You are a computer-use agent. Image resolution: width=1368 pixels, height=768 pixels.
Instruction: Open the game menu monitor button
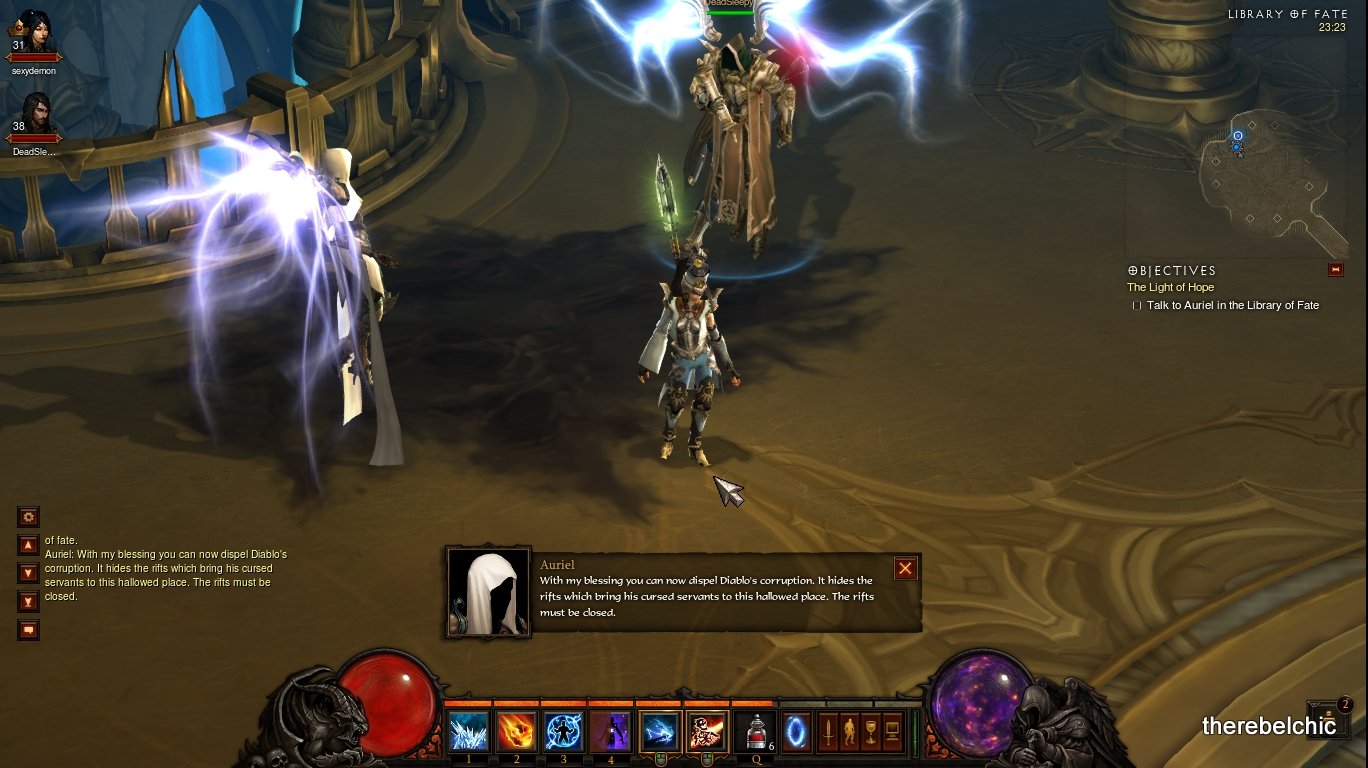pos(893,731)
